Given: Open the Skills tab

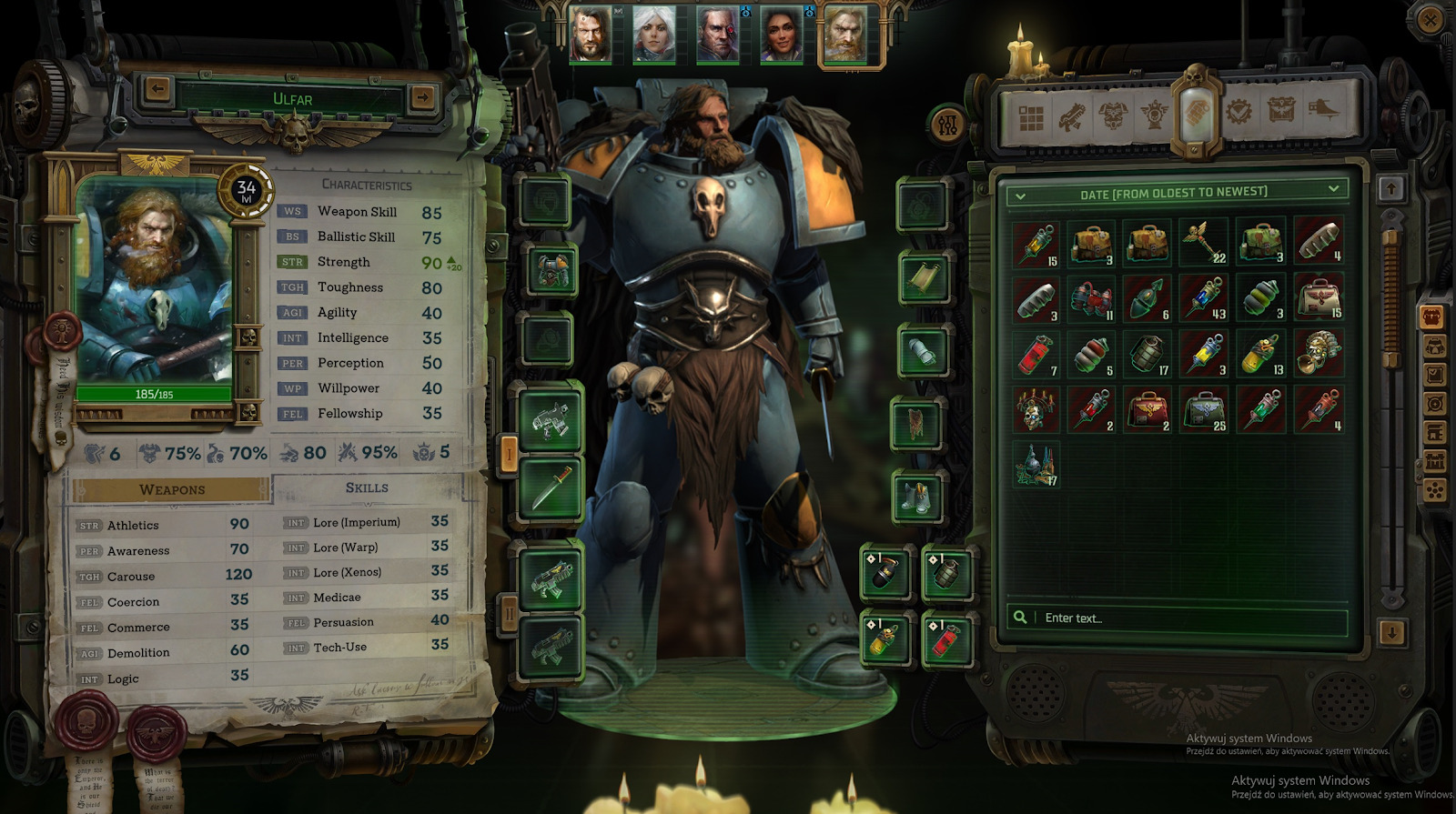Looking at the screenshot, I should pyautogui.click(x=366, y=488).
